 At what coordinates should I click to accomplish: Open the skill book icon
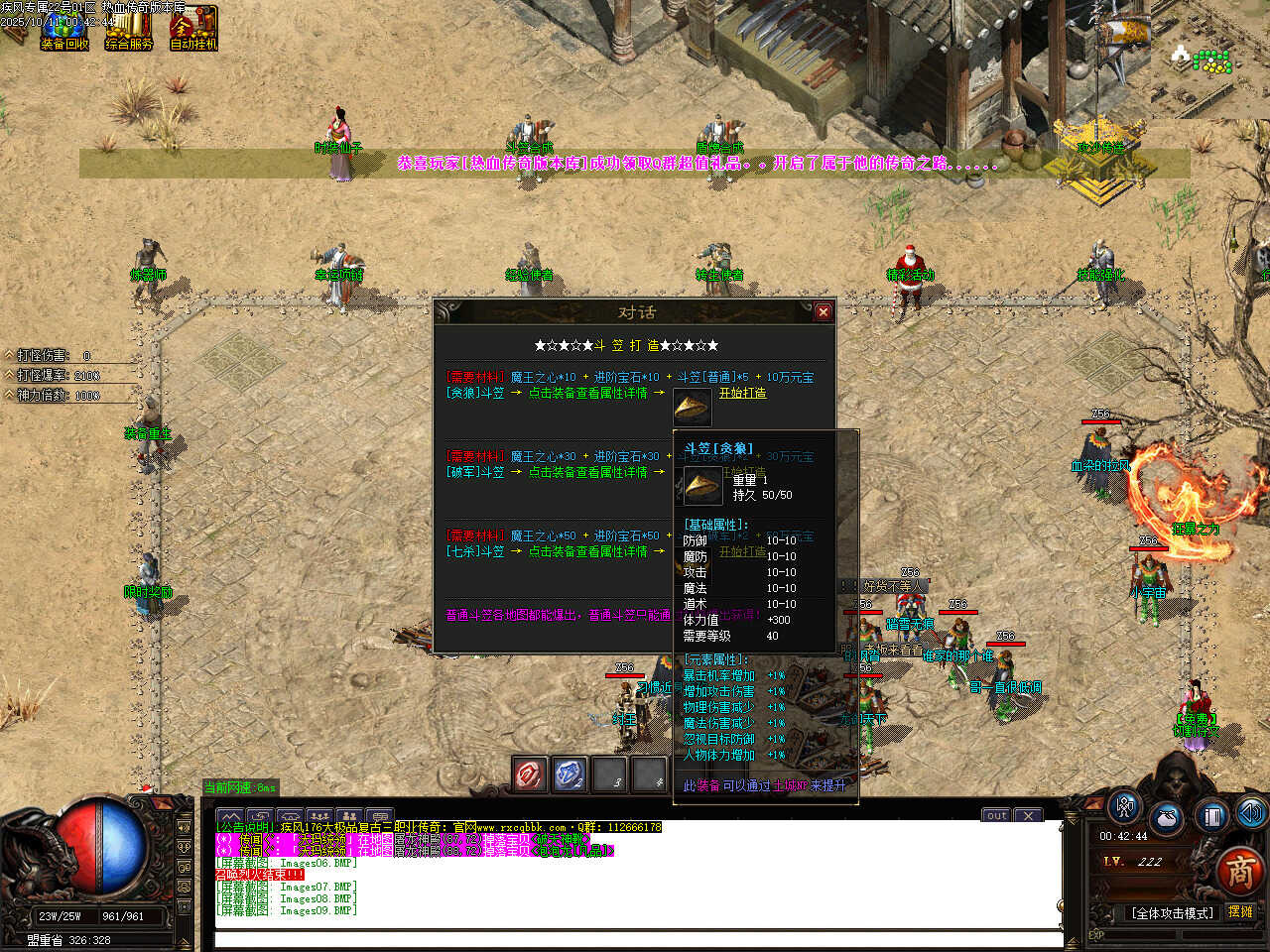coord(1210,816)
